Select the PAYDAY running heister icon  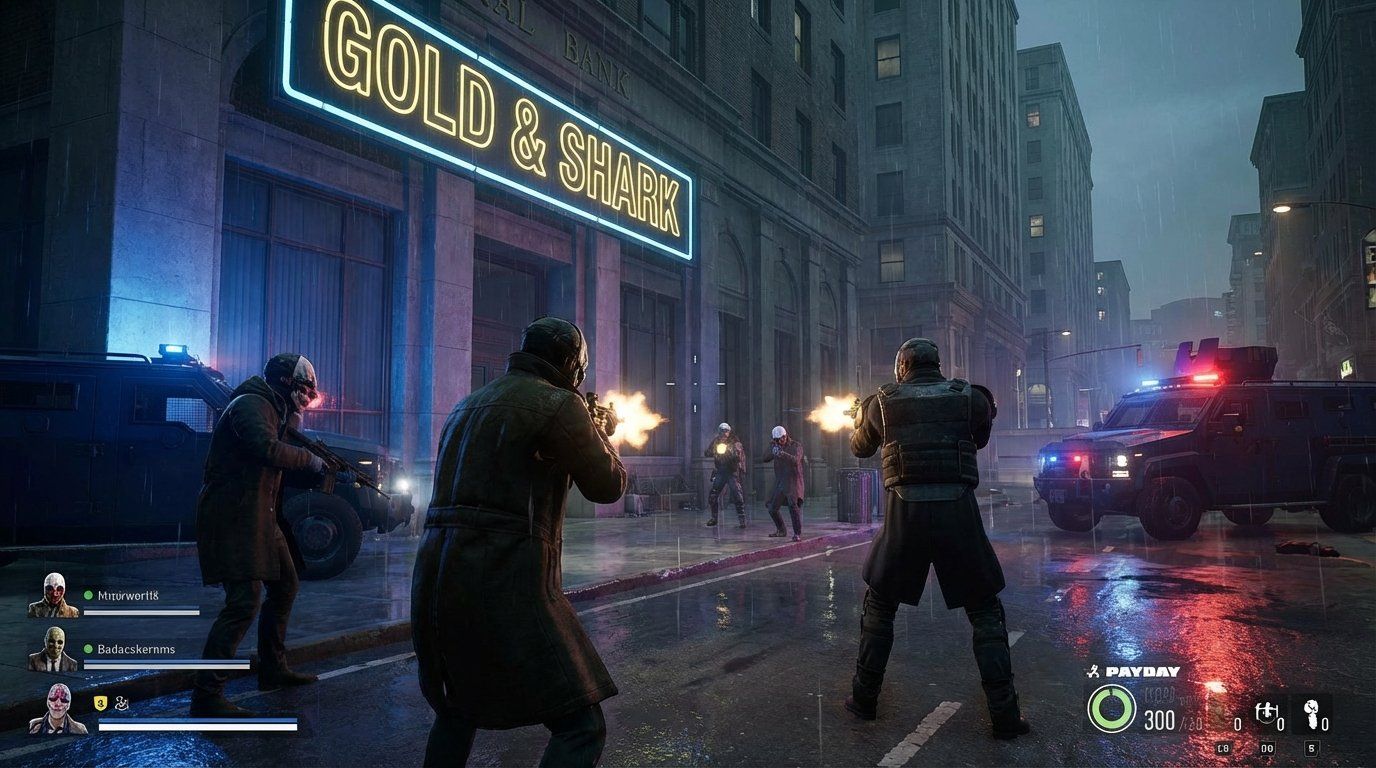click(1094, 671)
